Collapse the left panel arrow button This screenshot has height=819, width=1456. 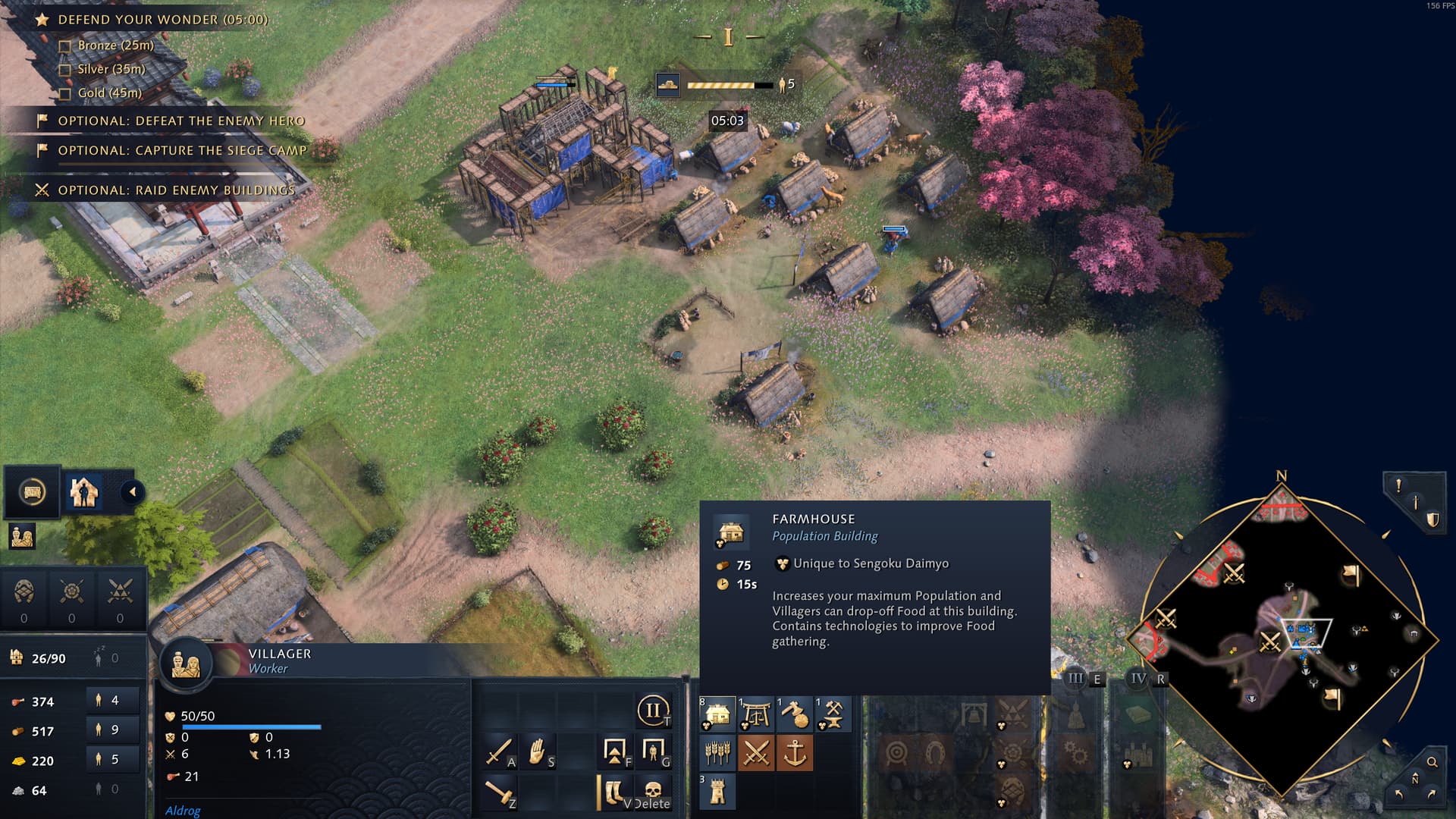(133, 492)
